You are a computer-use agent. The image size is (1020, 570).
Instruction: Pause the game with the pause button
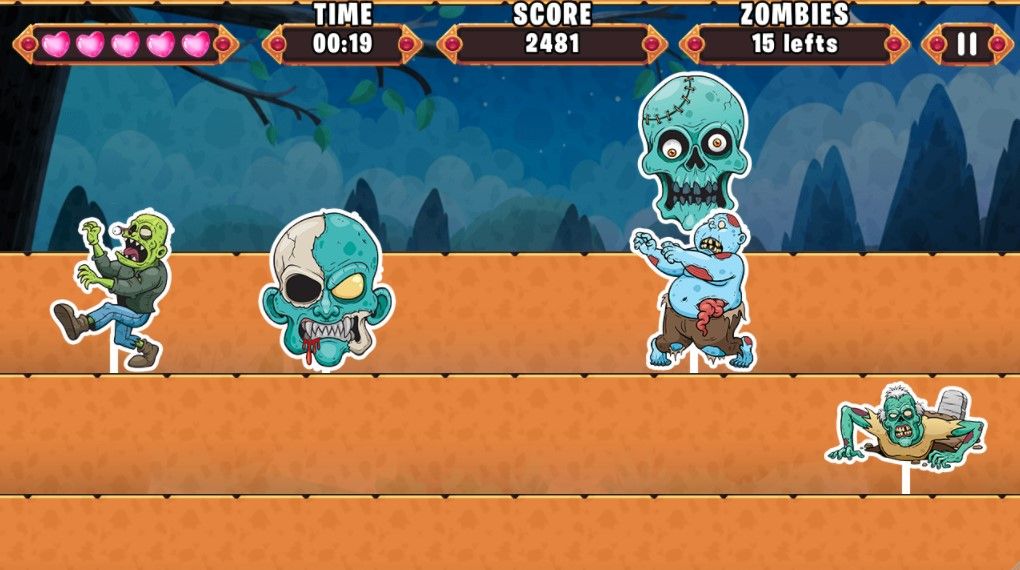[x=967, y=44]
